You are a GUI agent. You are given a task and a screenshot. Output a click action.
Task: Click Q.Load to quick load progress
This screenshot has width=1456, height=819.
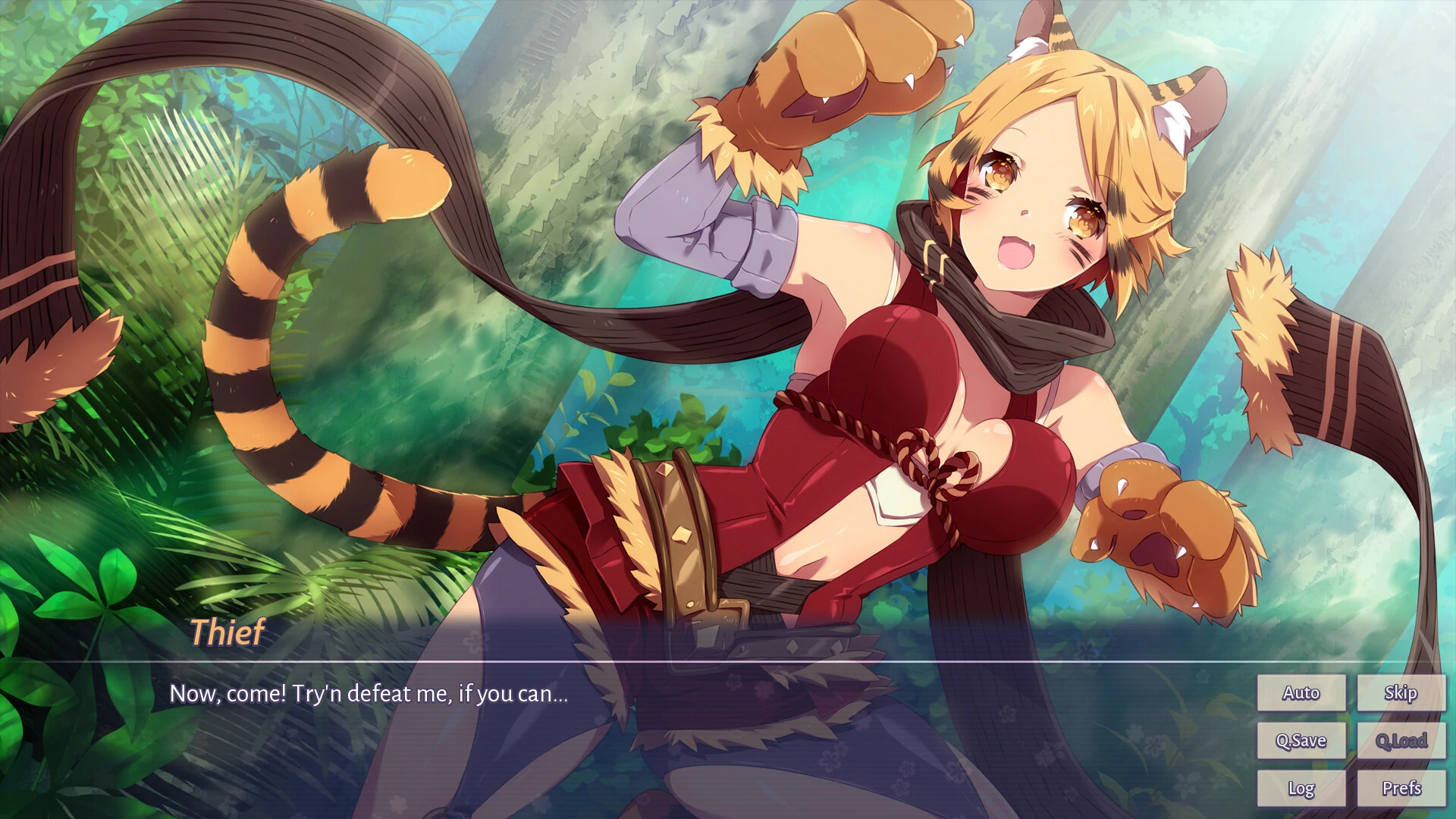(1402, 740)
